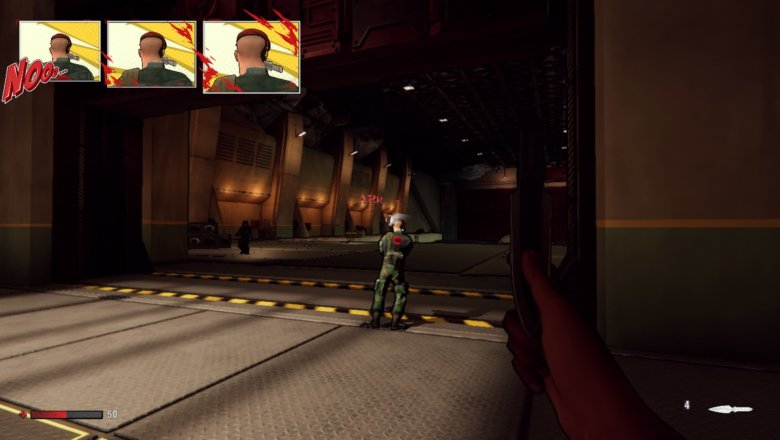Choose the medium-sized middle comic panel
780x440 pixels.
(x=151, y=54)
